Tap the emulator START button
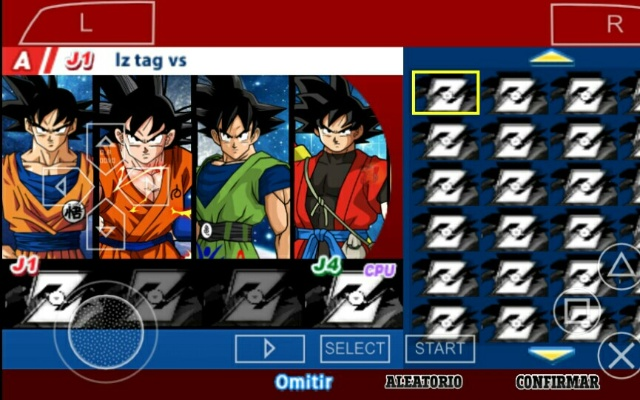 point(440,348)
